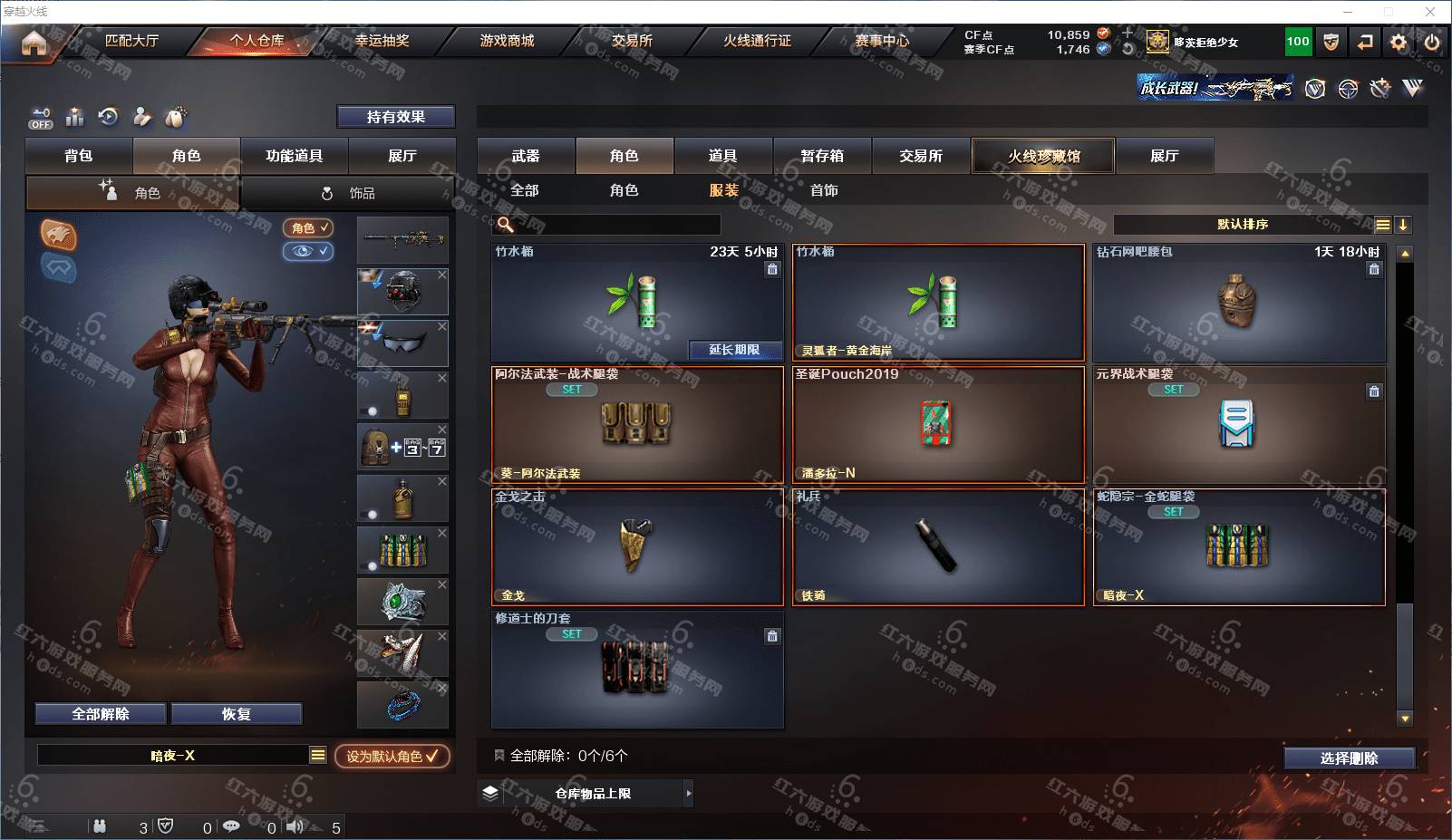
Task: Open the 幸运抽奖 lucky draw page
Action: coord(382,41)
